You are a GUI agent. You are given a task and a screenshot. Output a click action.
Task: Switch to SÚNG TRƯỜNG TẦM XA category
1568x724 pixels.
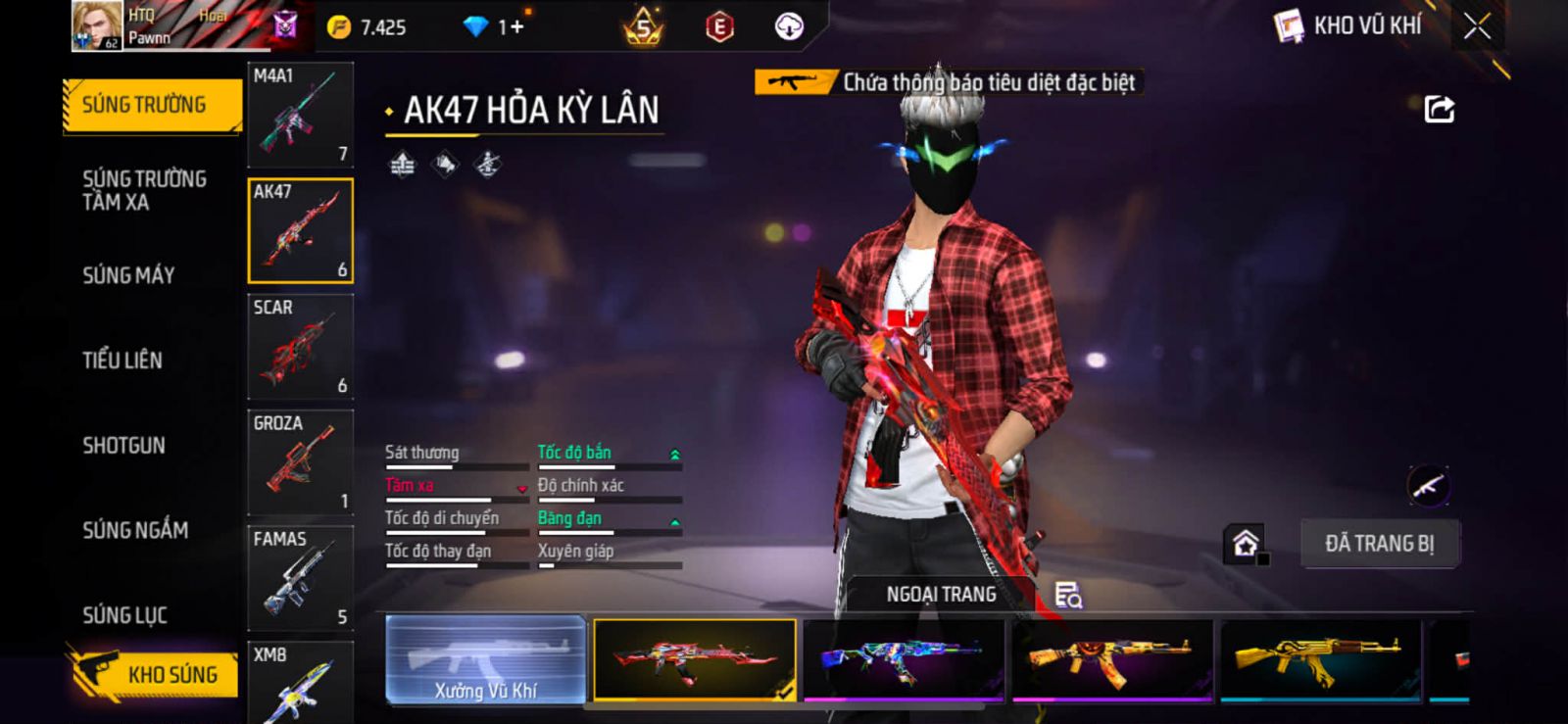(144, 190)
